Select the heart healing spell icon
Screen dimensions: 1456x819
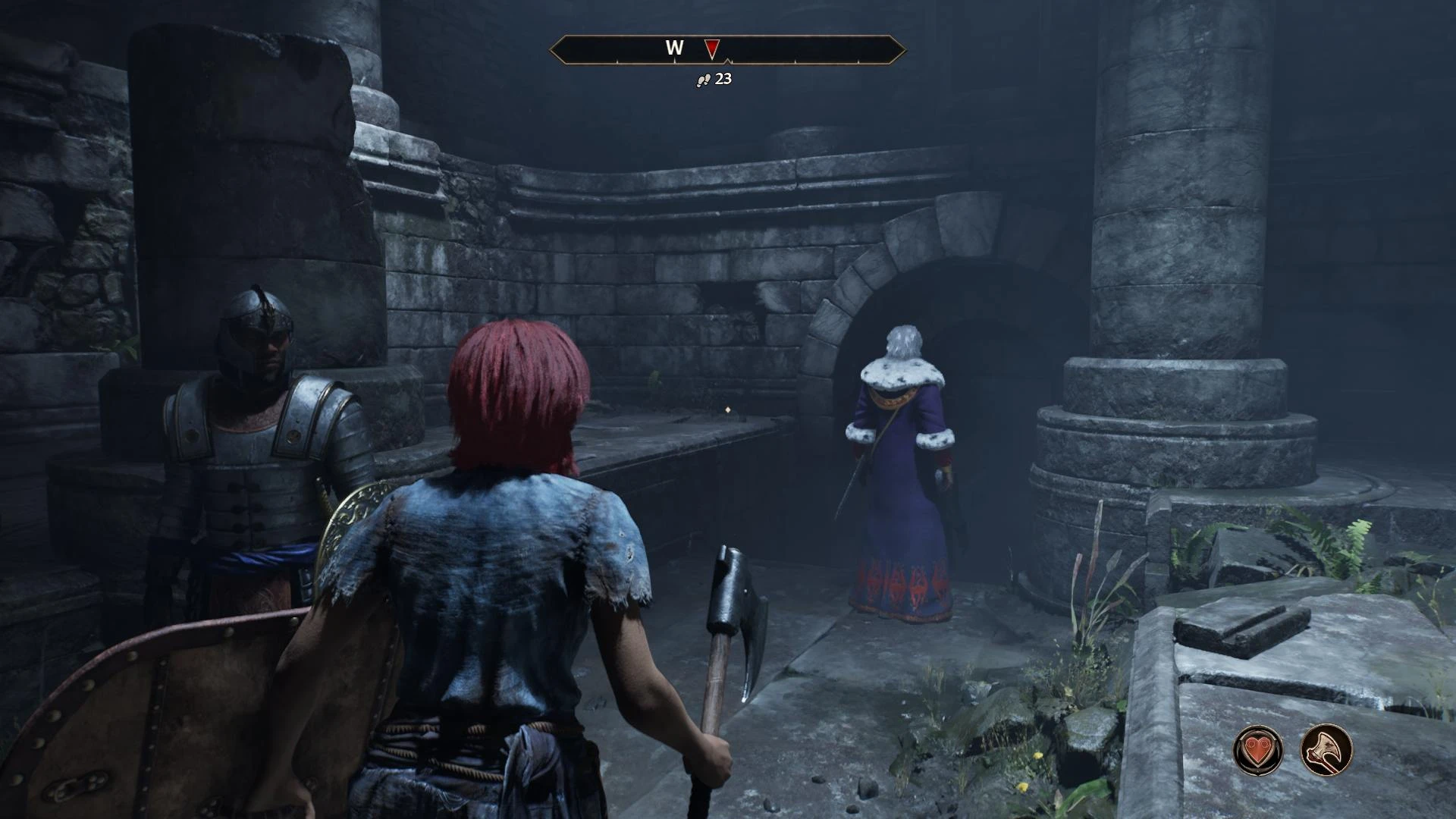[1258, 750]
